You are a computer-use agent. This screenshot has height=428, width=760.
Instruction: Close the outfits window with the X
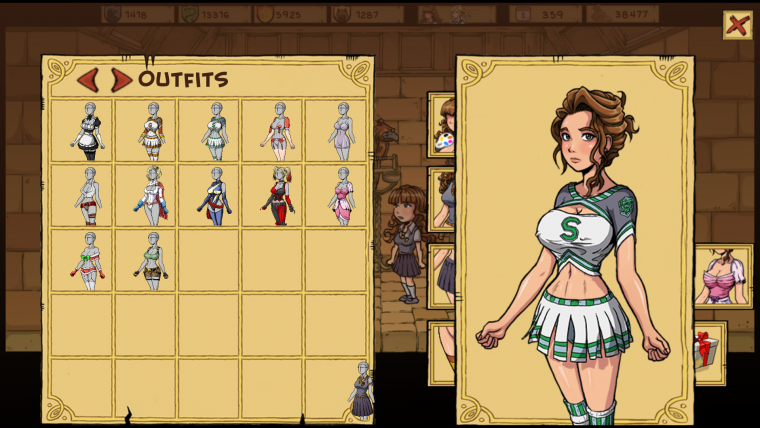(x=737, y=25)
